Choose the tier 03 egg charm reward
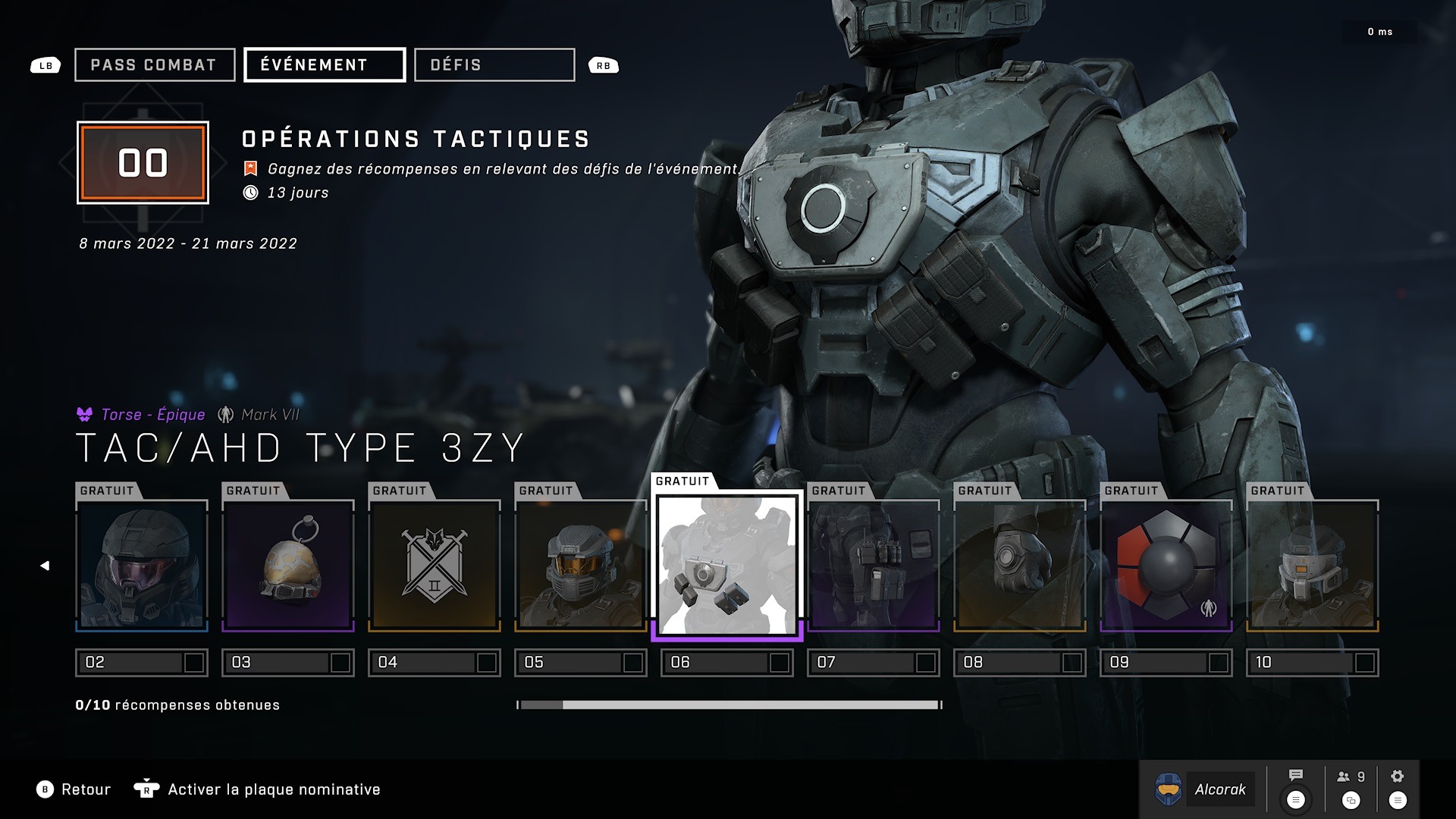The width and height of the screenshot is (1456, 819). 288,566
